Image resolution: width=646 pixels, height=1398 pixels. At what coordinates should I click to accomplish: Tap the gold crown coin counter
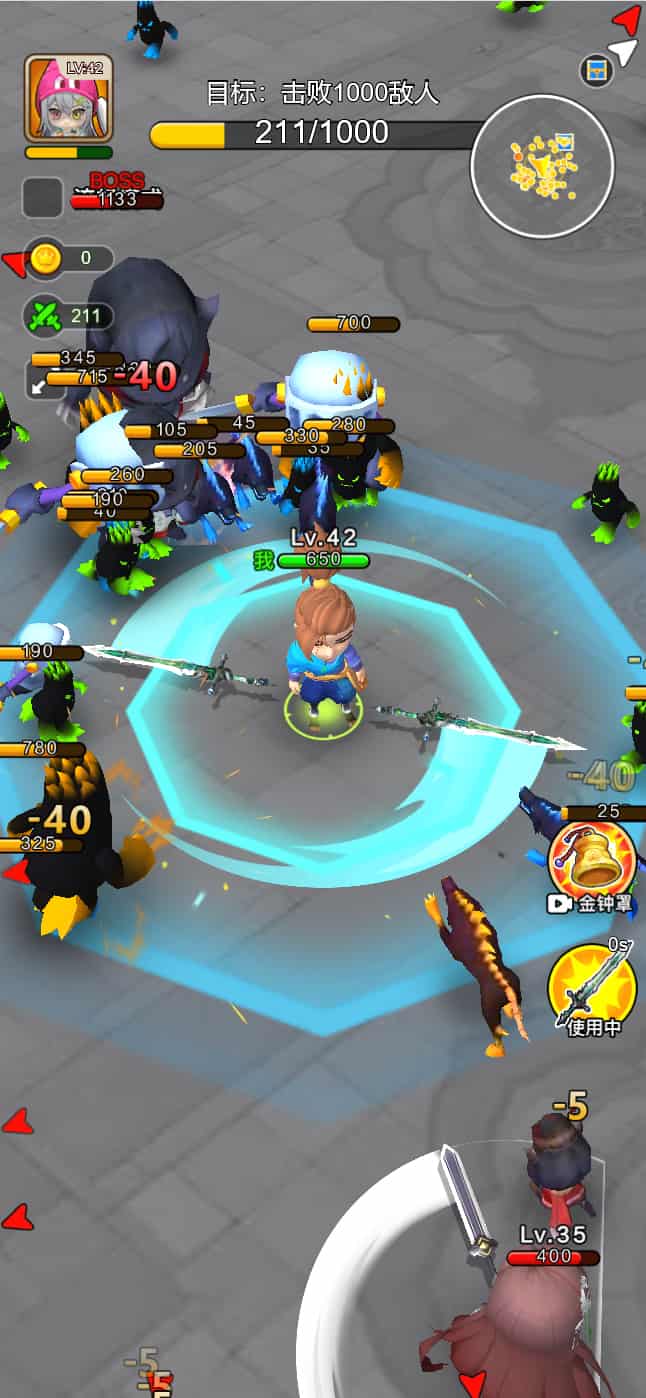tap(68, 258)
